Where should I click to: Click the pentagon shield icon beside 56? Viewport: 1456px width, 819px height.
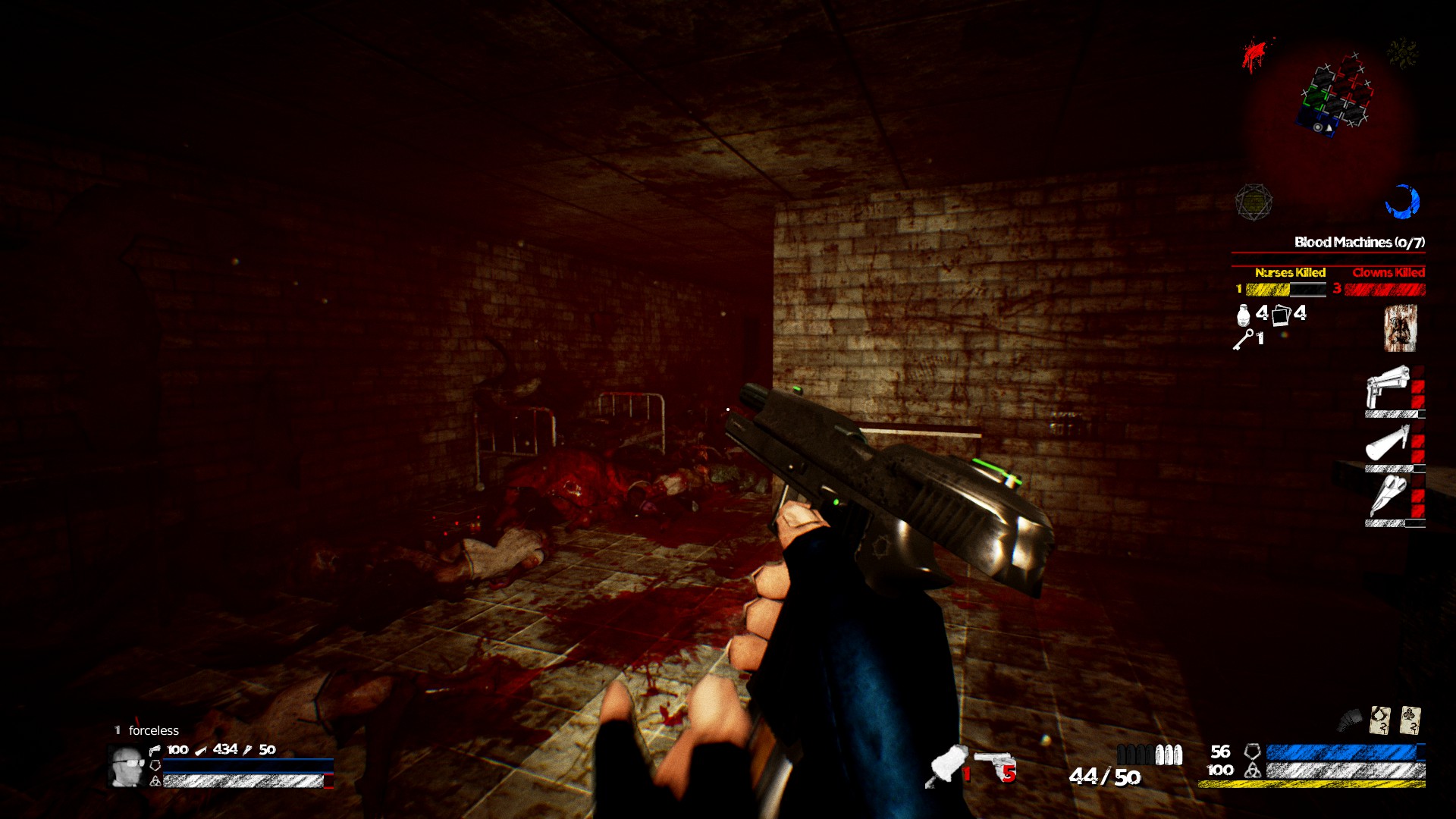click(x=1252, y=752)
